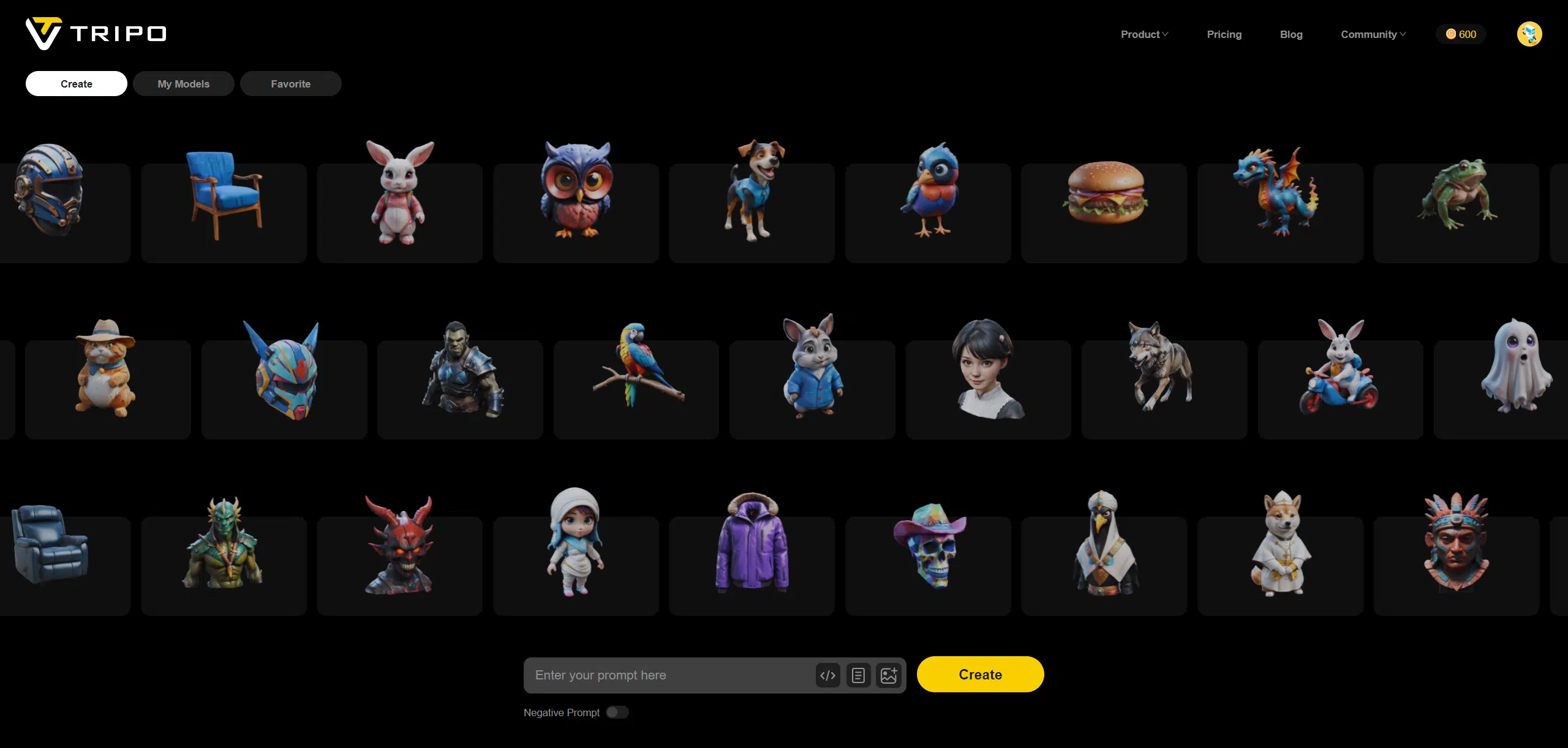Image resolution: width=1568 pixels, height=748 pixels.
Task: Expand the Community dropdown
Action: (x=1373, y=34)
